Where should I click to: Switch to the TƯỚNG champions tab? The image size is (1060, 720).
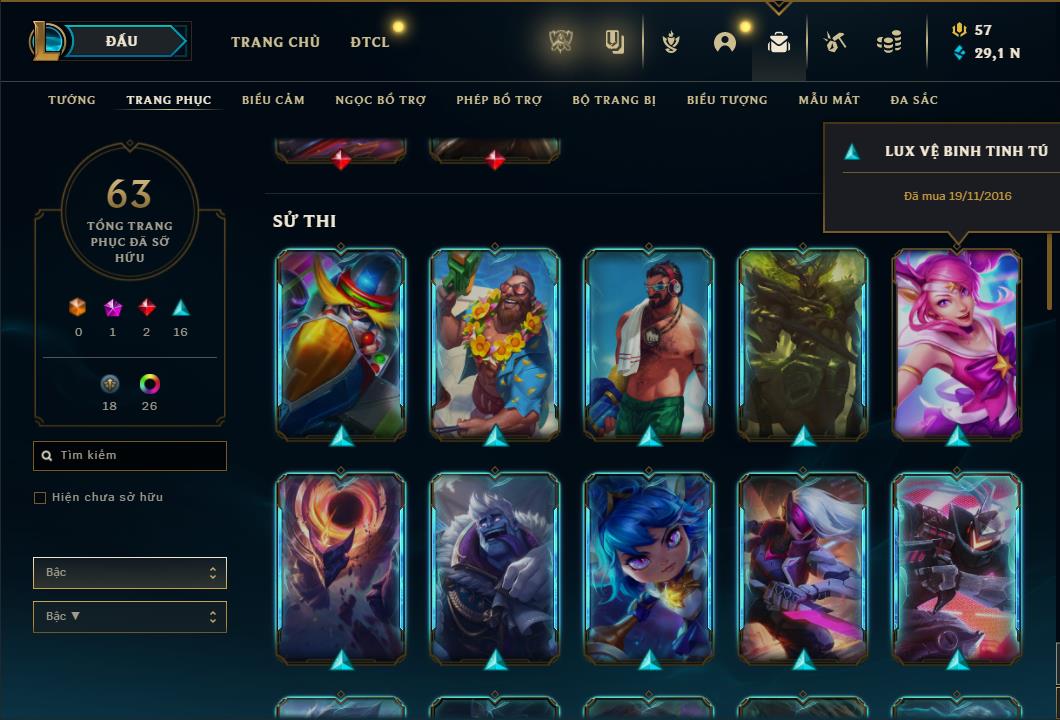coord(72,100)
